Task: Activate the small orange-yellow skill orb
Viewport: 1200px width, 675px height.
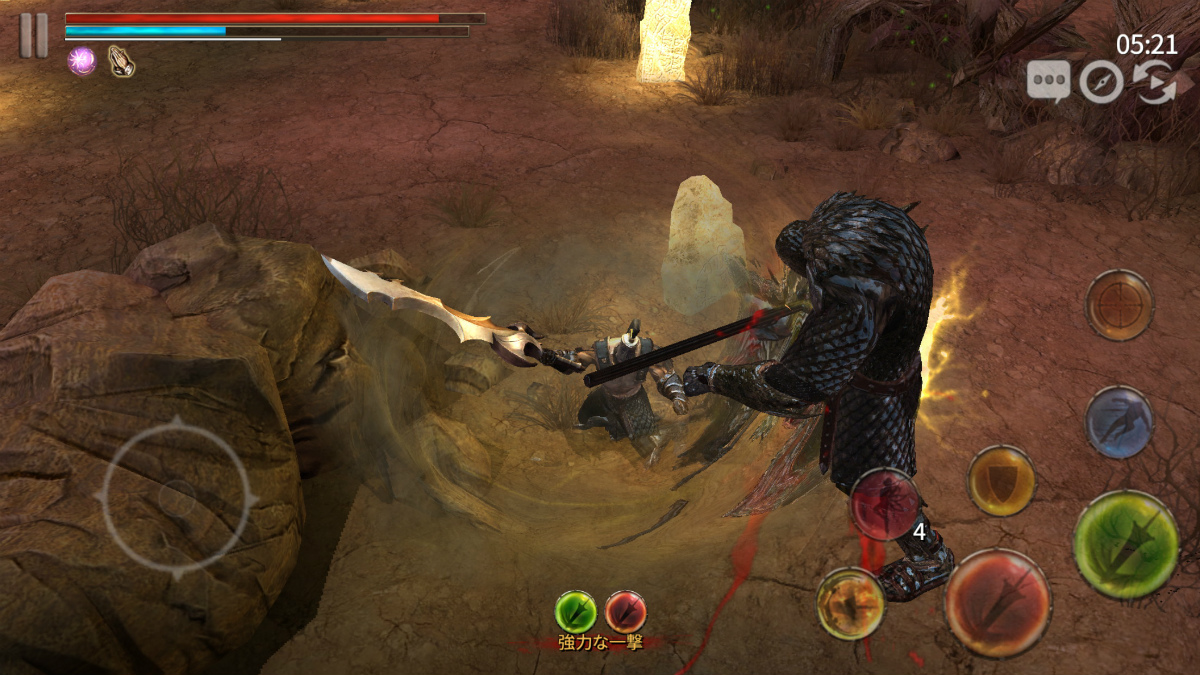Action: pos(851,604)
